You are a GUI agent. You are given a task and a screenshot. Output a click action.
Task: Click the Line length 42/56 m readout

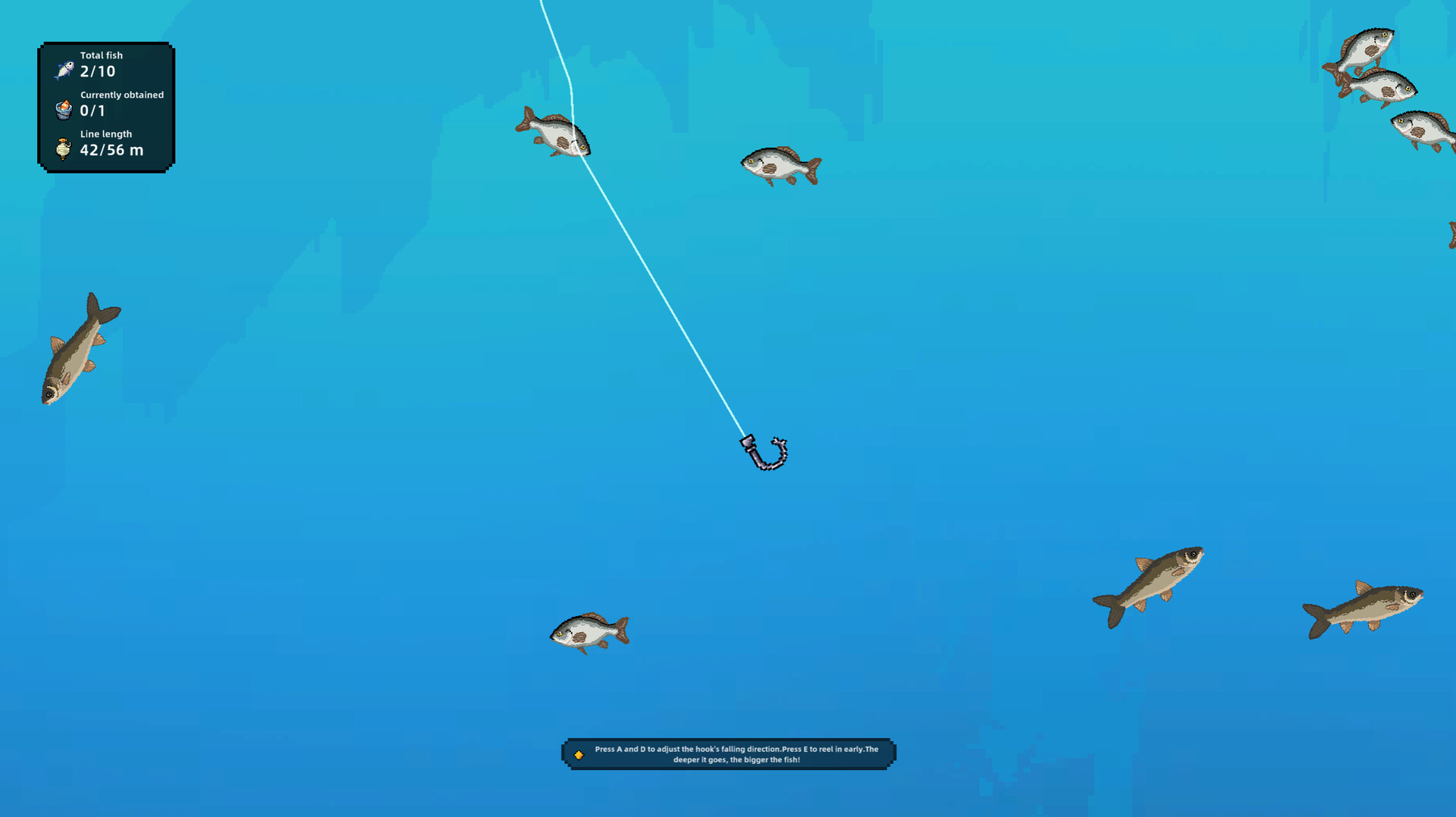[111, 149]
